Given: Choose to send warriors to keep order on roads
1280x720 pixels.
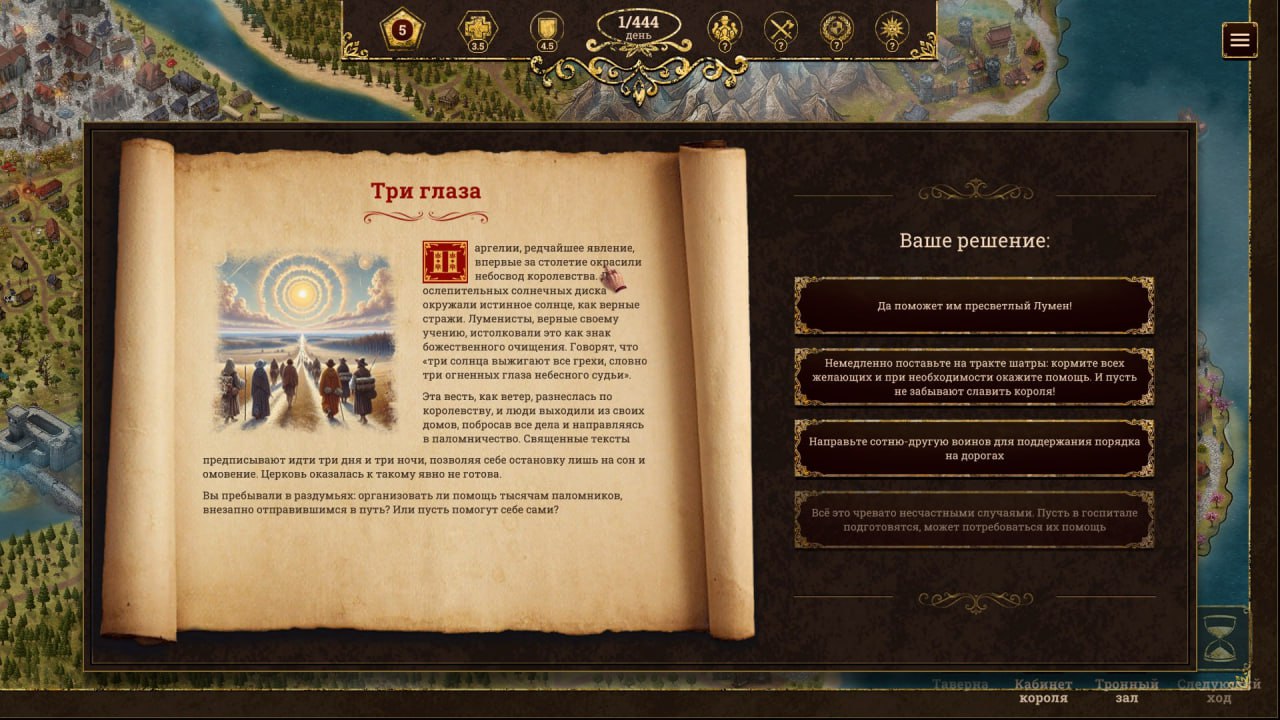Looking at the screenshot, I should point(974,448).
